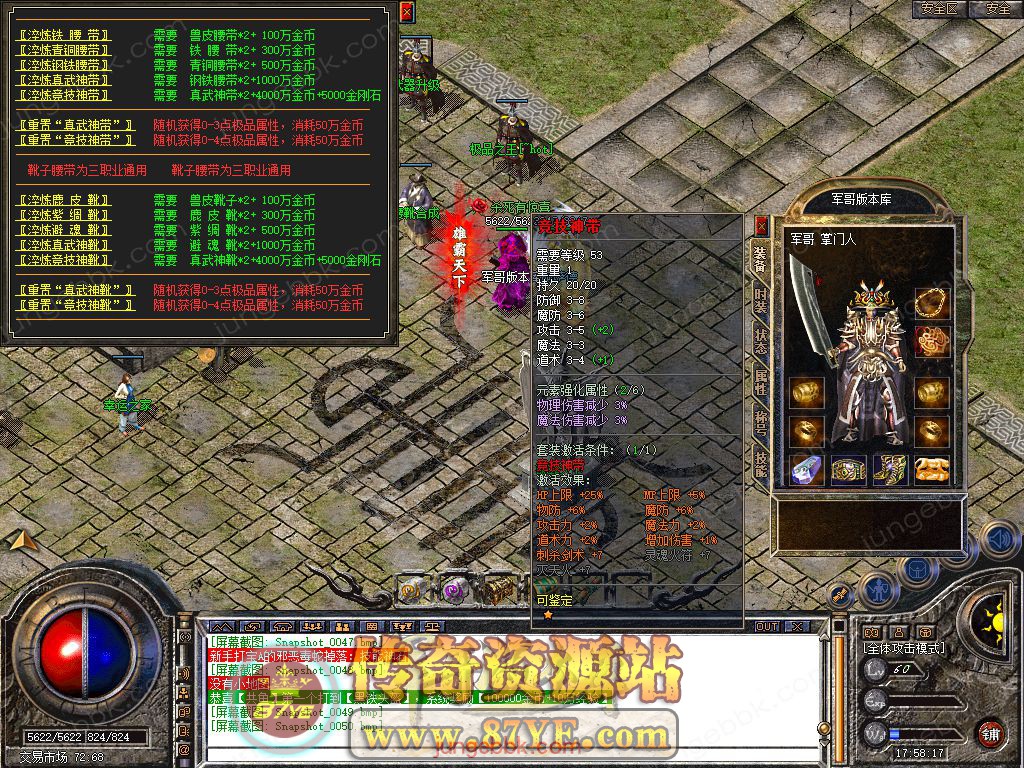This screenshot has height=768, width=1024.
Task: Open the 铺 shop button
Action: (990, 733)
